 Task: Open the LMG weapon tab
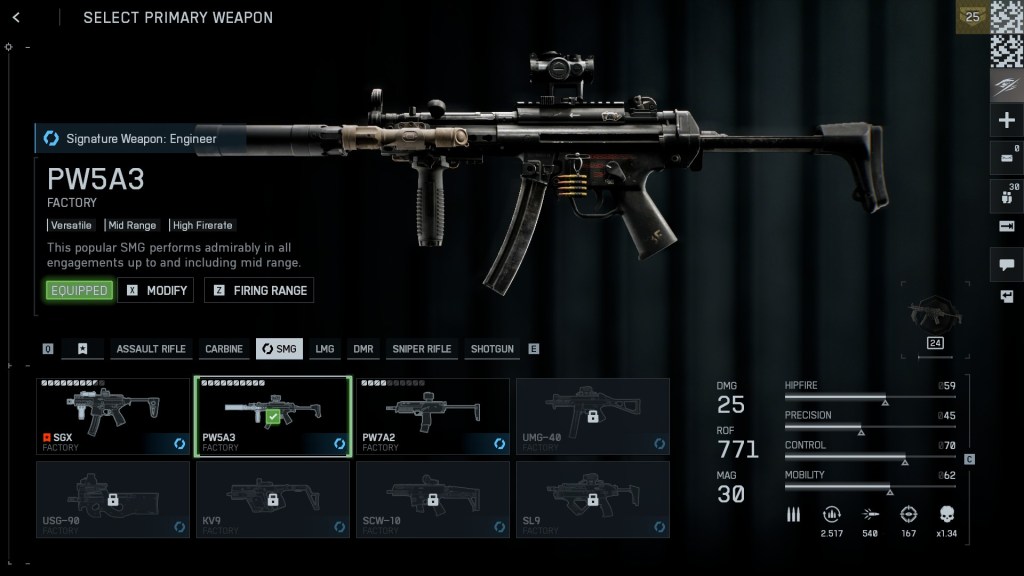click(325, 349)
